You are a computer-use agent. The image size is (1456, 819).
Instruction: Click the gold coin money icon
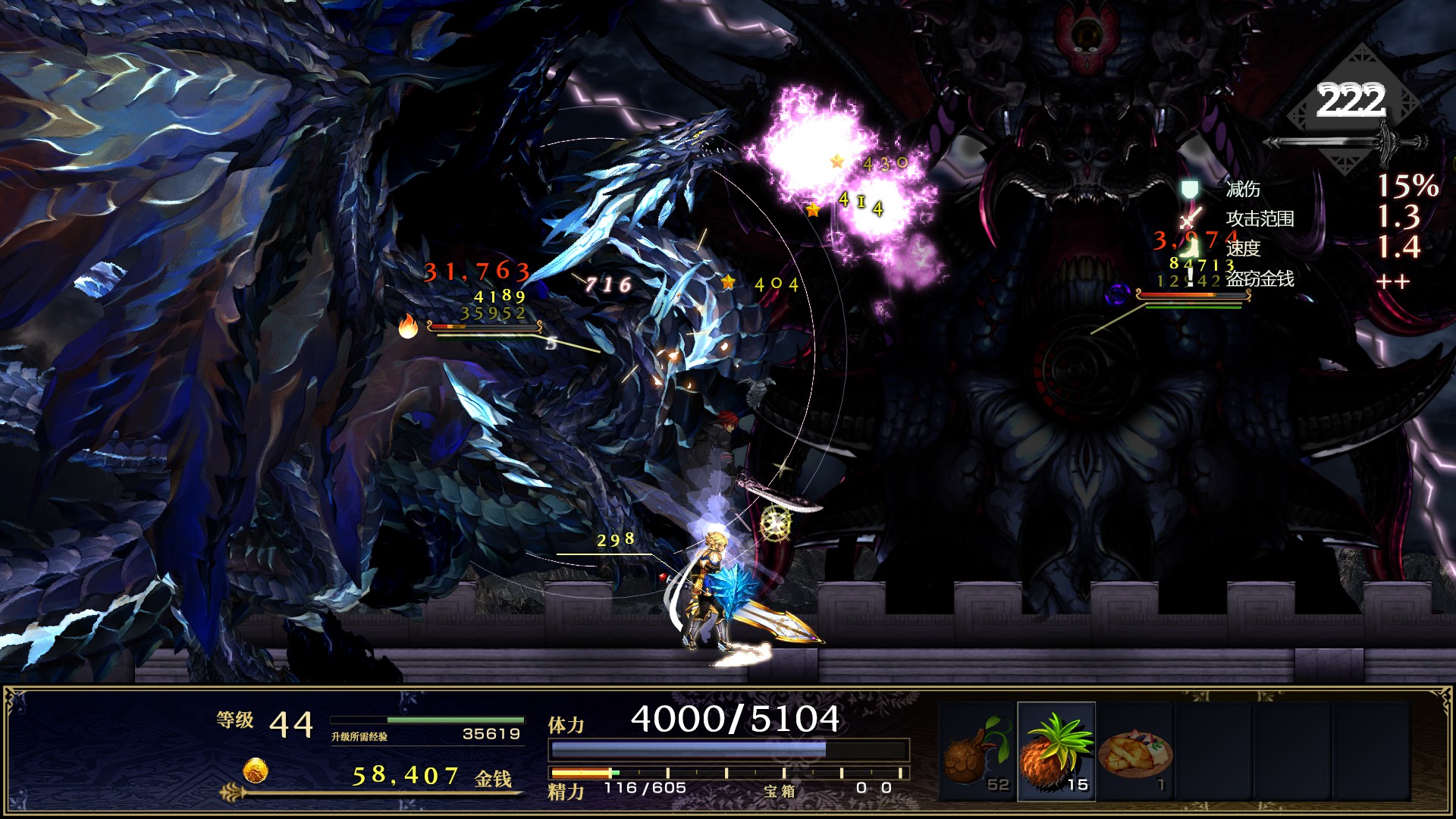pyautogui.click(x=256, y=771)
